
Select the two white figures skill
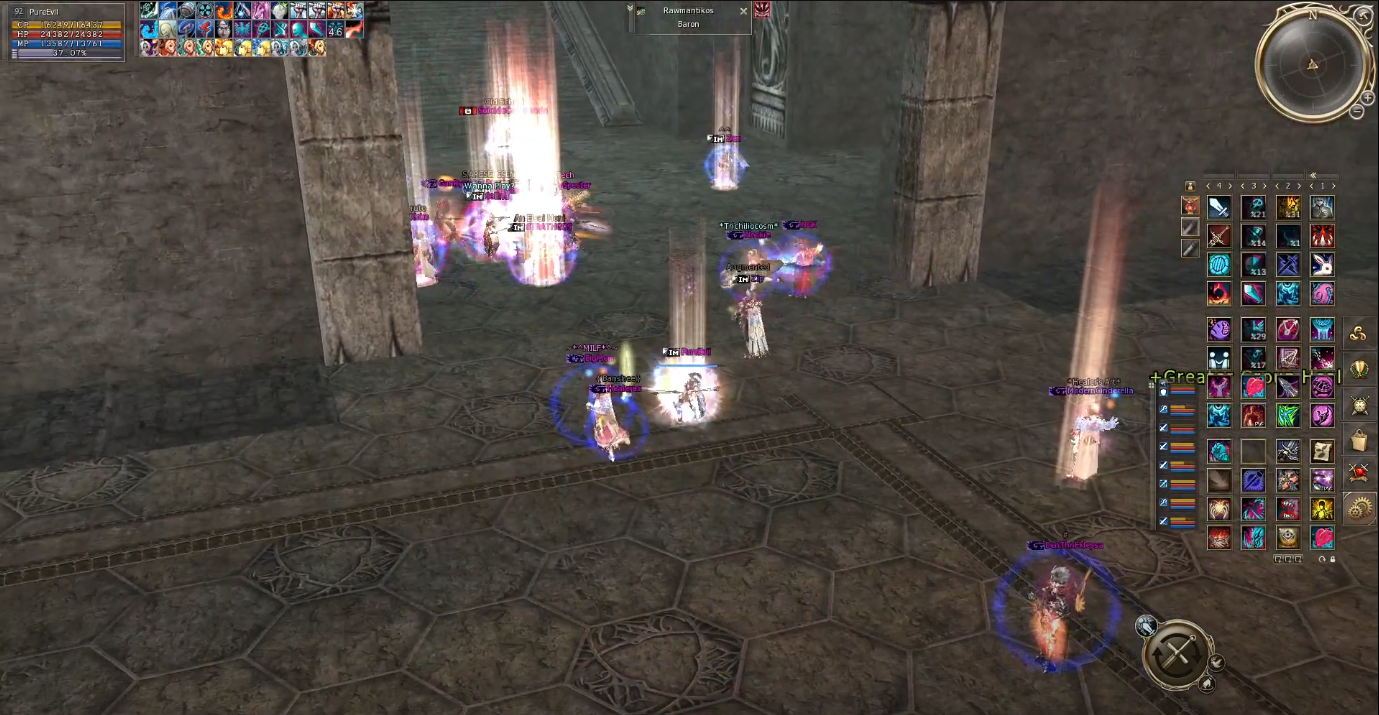1219,358
